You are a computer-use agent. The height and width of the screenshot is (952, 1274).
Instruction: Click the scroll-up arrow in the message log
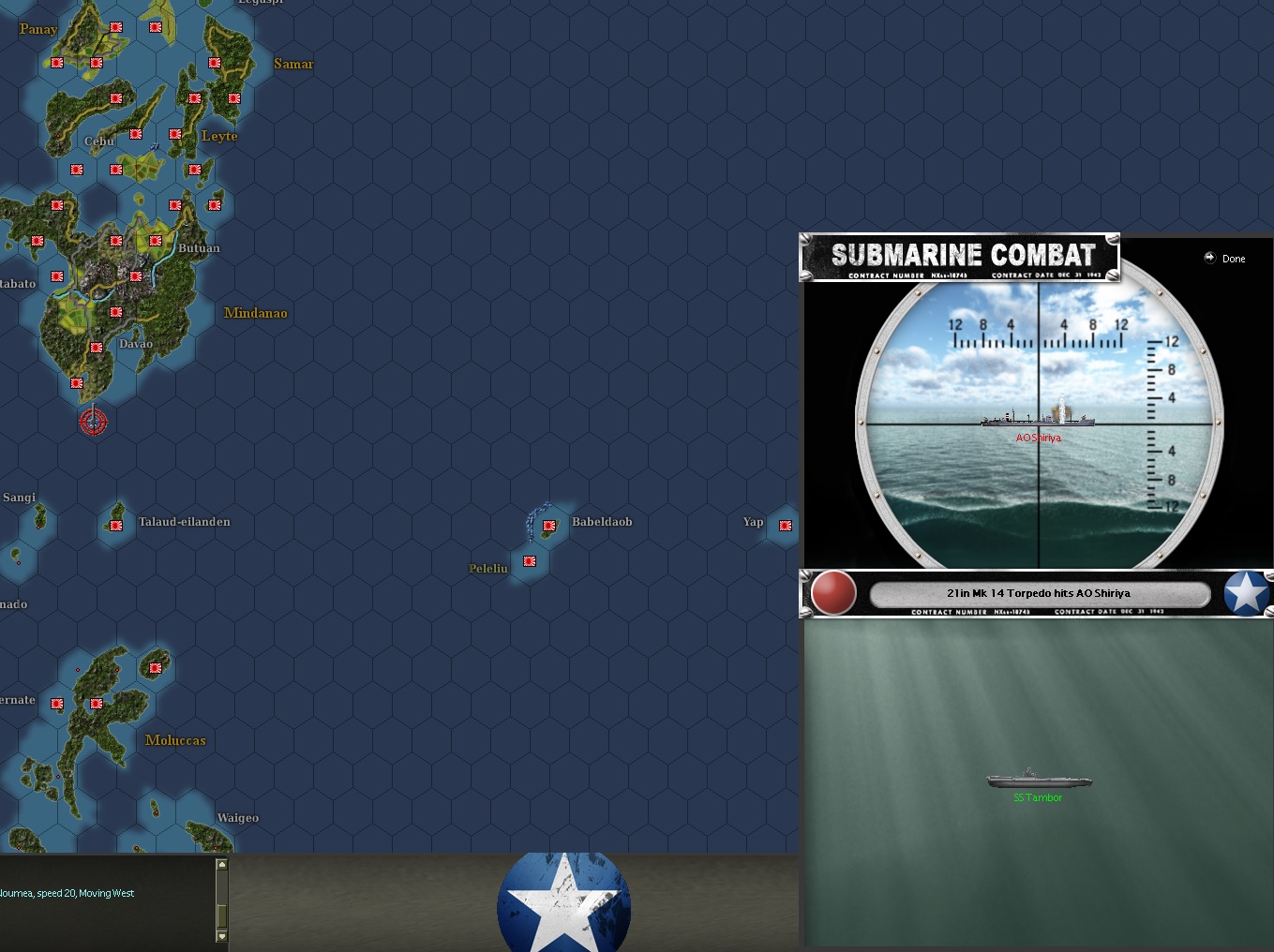(221, 864)
